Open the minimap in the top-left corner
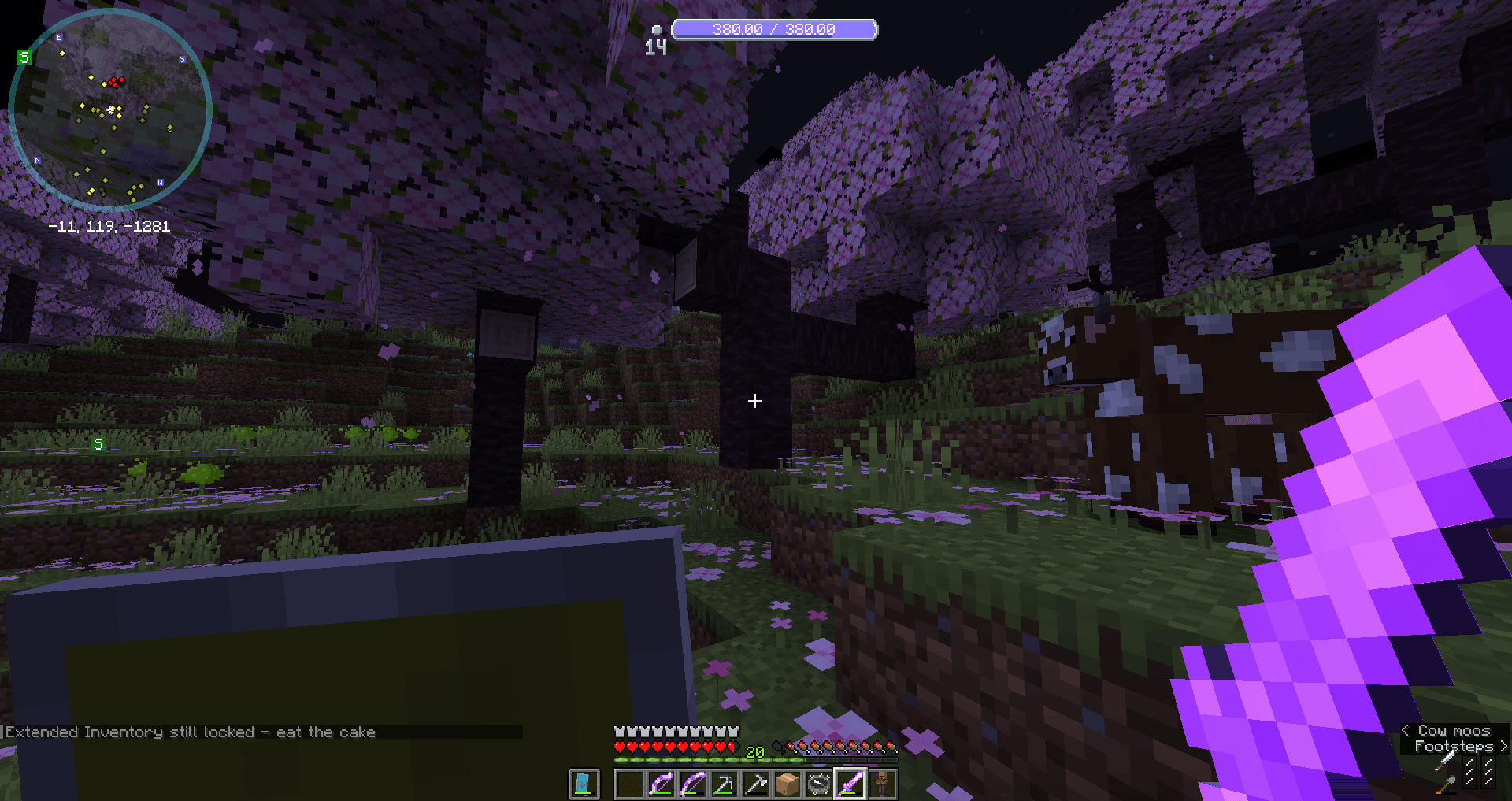 (x=110, y=110)
